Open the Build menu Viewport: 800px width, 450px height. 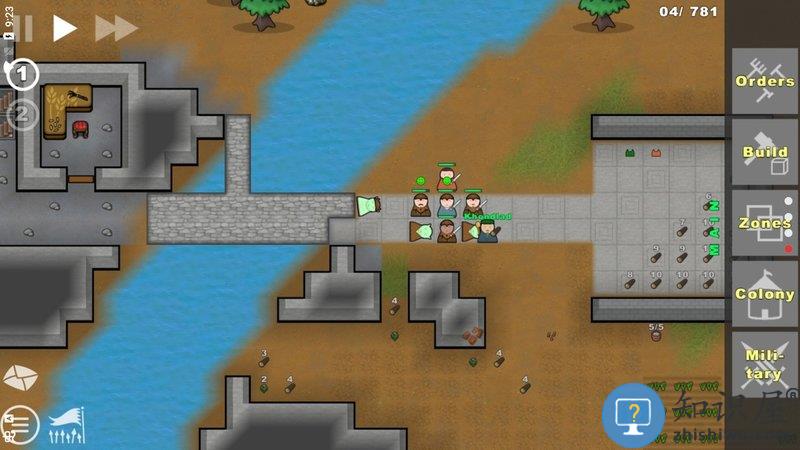coord(764,152)
